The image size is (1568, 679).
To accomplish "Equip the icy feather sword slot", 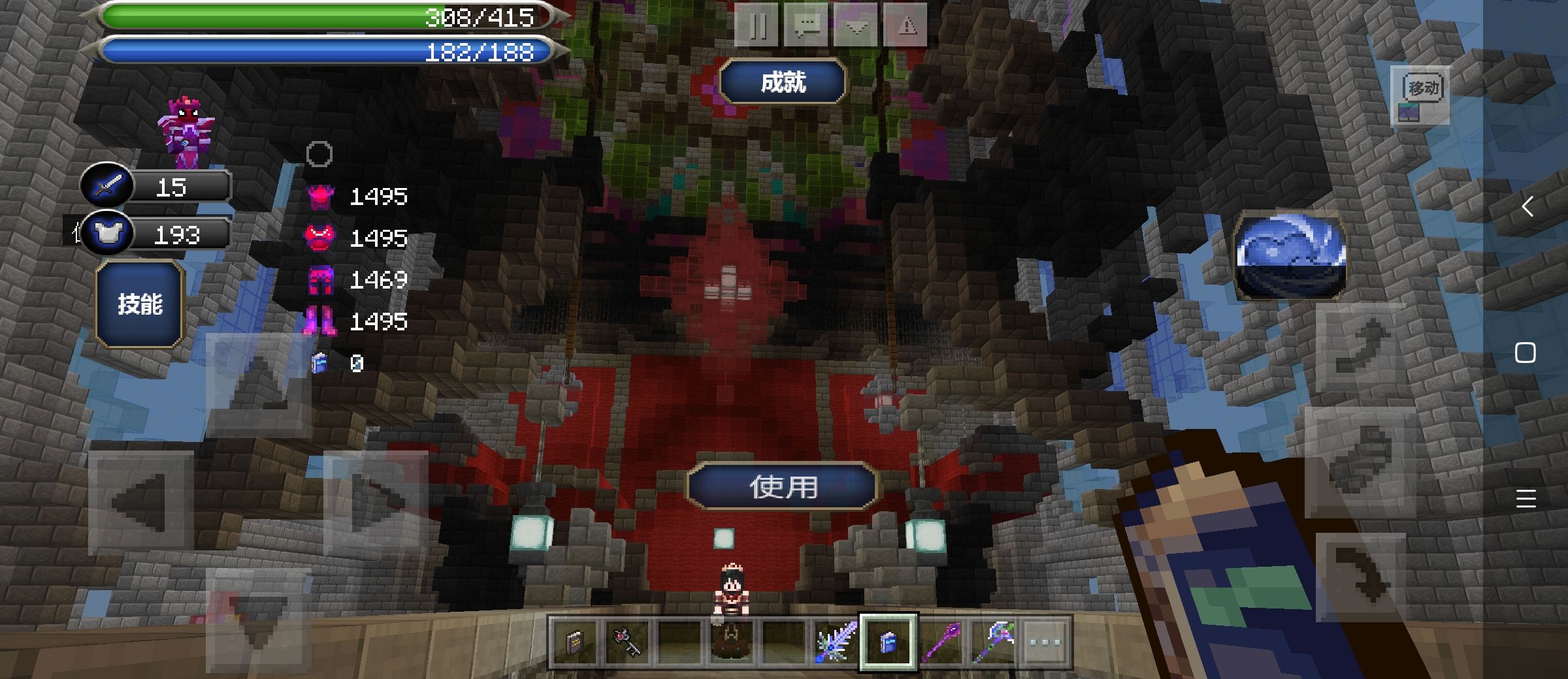I will click(x=836, y=642).
